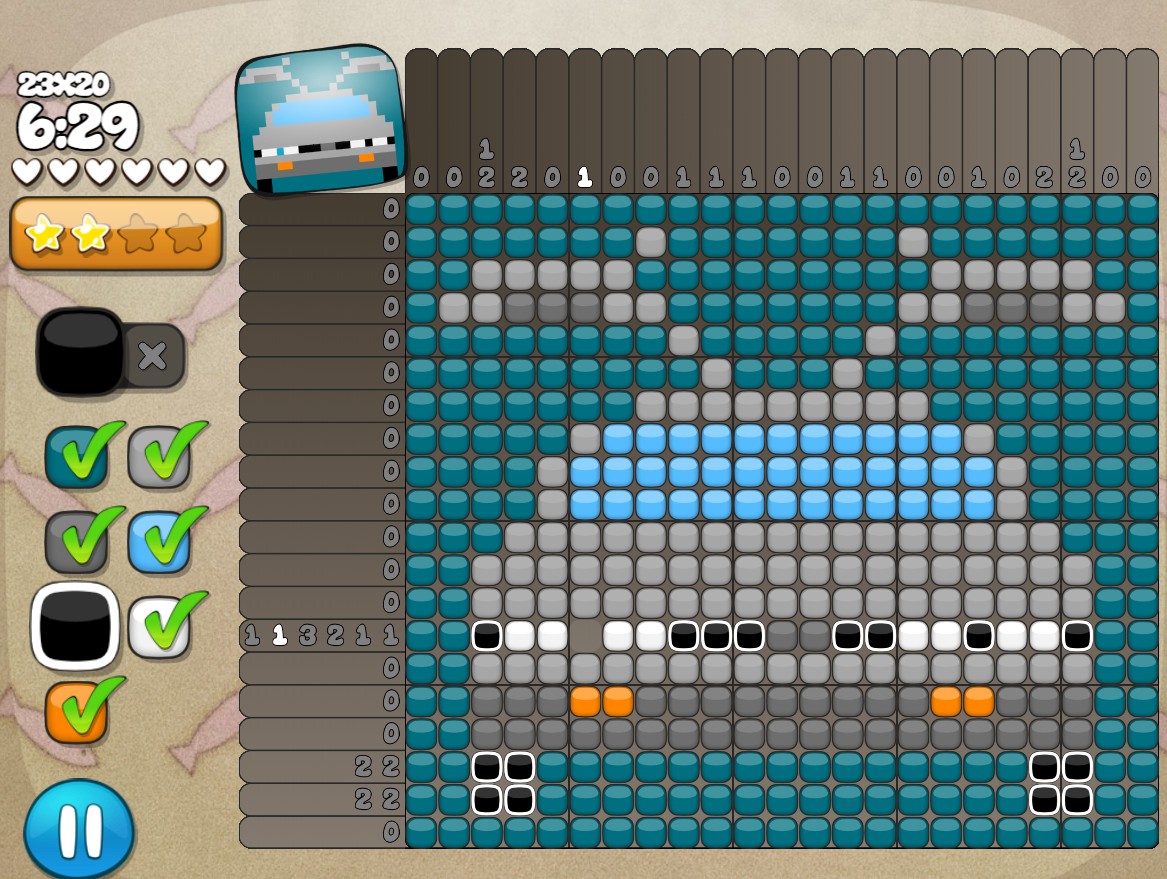Pause the game with the blue button
Image resolution: width=1167 pixels, height=879 pixels.
[x=79, y=829]
